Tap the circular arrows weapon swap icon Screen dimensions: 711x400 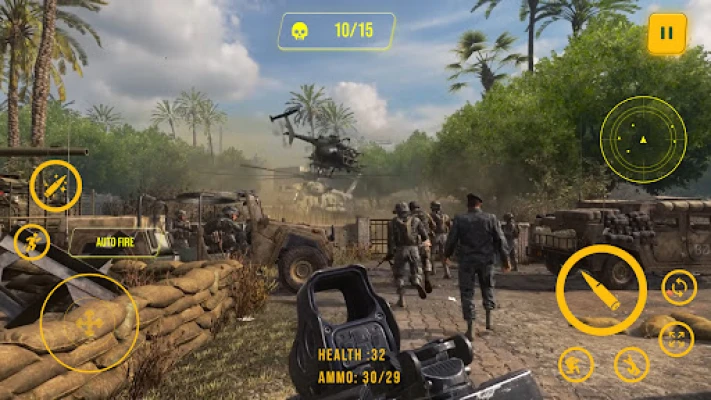click(x=679, y=288)
